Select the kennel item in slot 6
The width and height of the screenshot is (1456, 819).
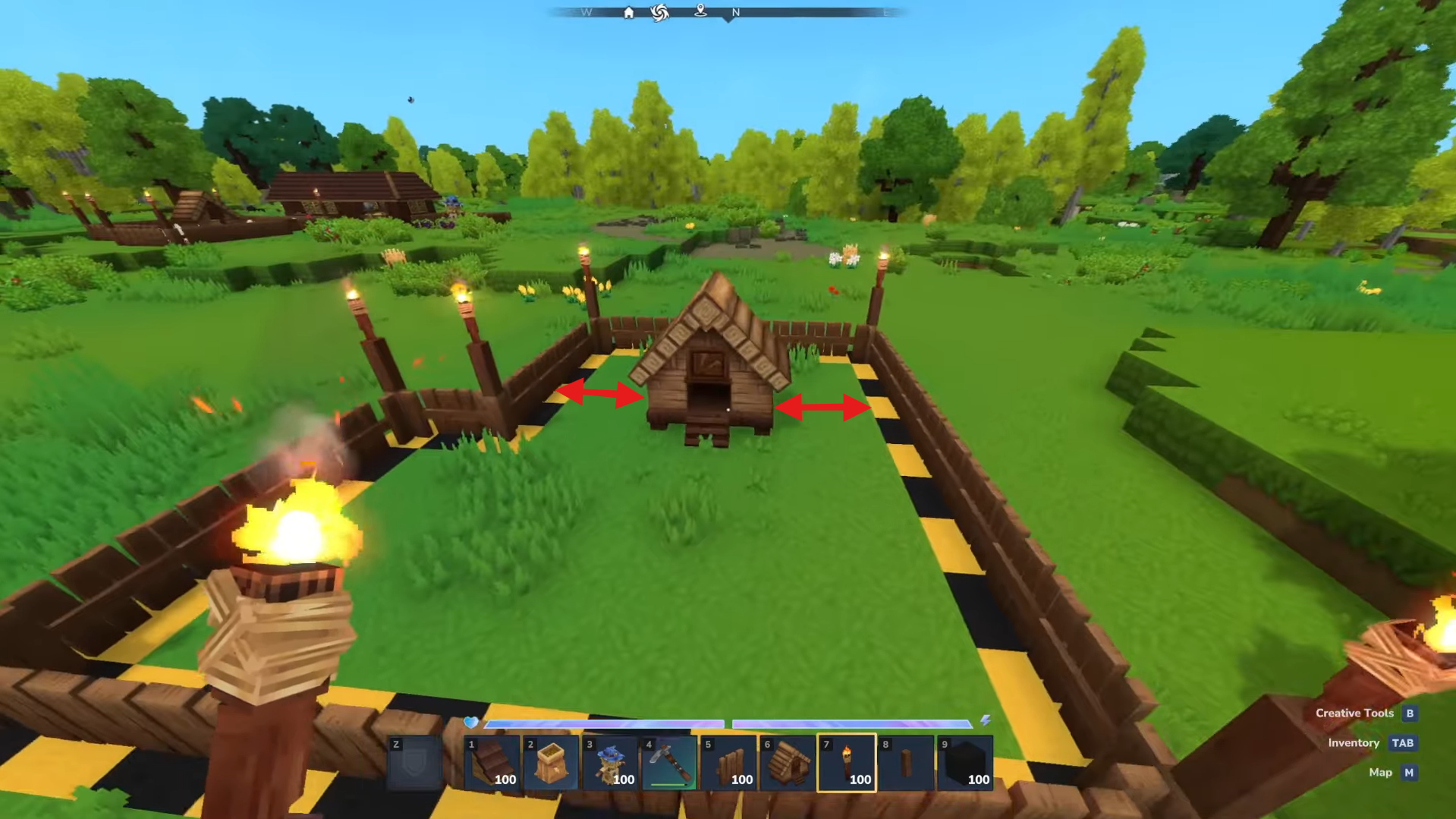[789, 763]
